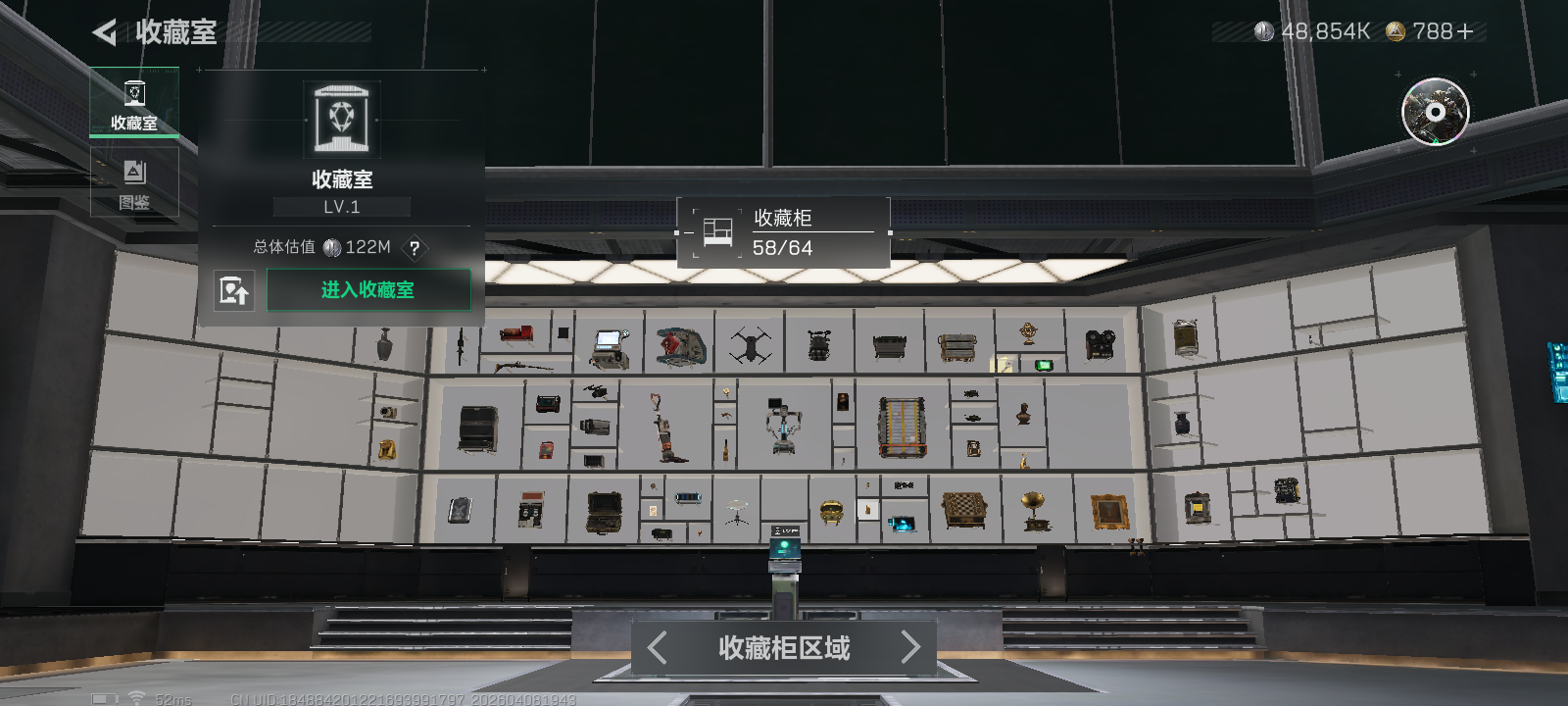
Task: Open the silver coin icon beside 122M value
Action: click(x=332, y=247)
